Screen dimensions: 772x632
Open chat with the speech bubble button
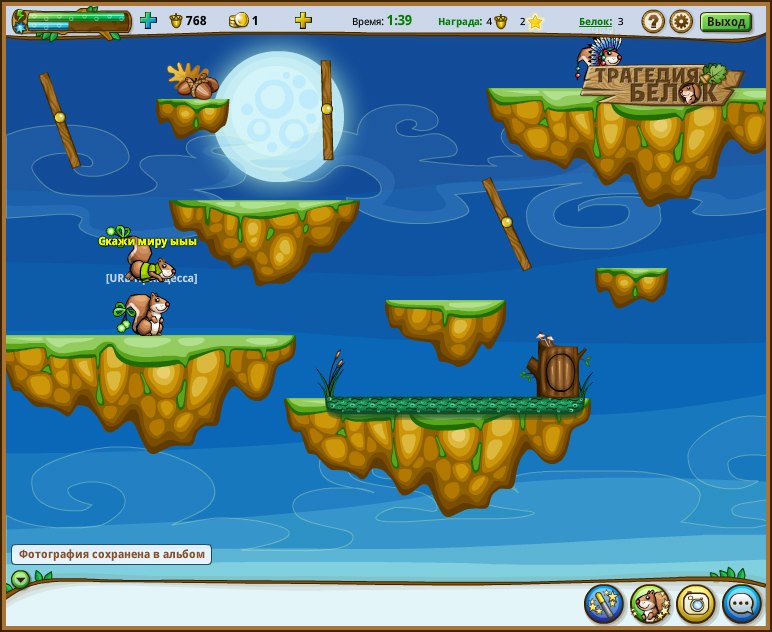click(x=742, y=603)
